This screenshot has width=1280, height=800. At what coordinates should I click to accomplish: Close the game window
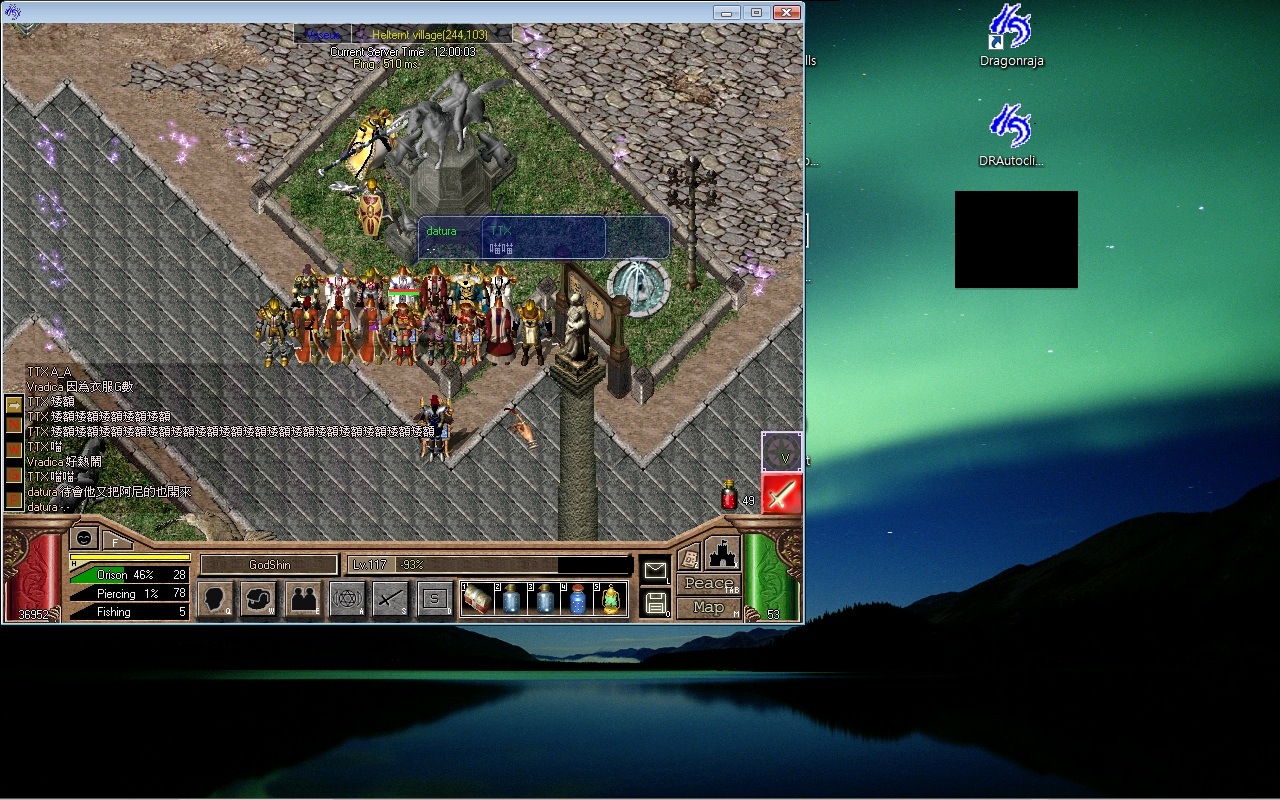(x=788, y=12)
